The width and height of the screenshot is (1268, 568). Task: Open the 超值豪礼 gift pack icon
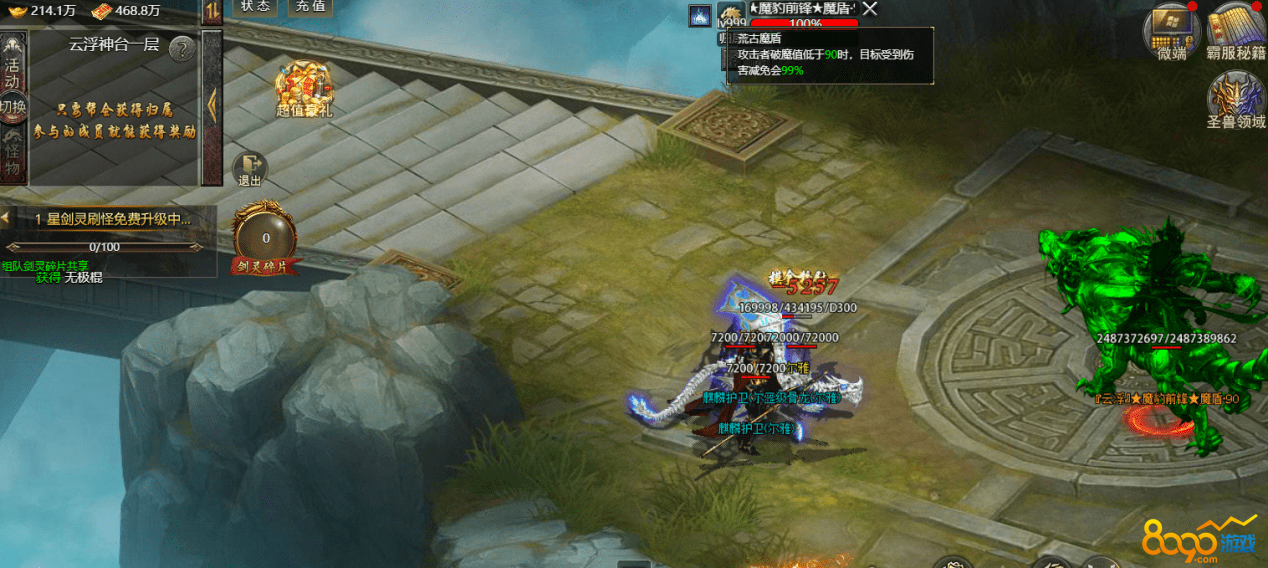point(304,88)
